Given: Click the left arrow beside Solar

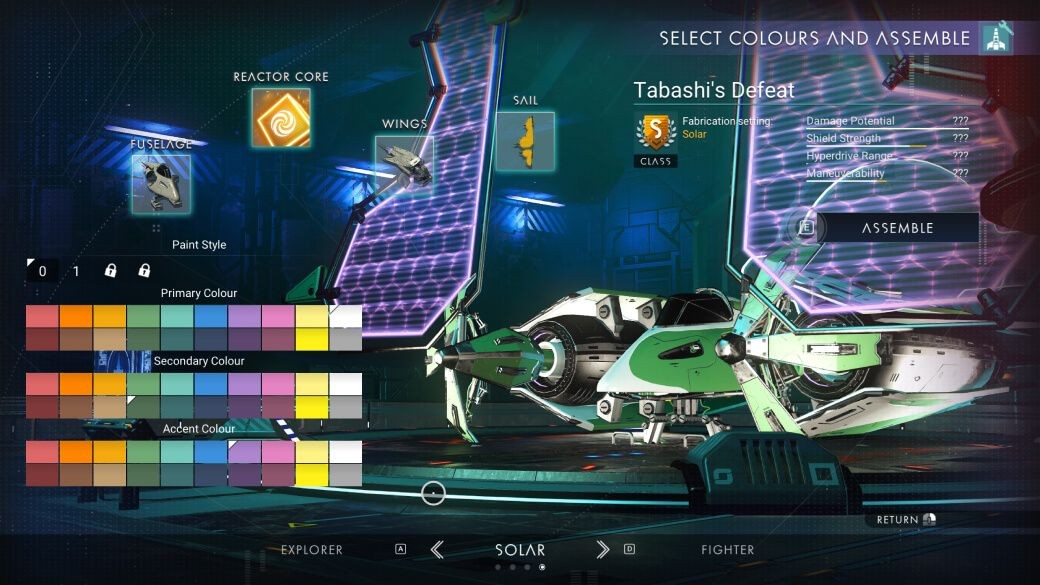Looking at the screenshot, I should [437, 549].
